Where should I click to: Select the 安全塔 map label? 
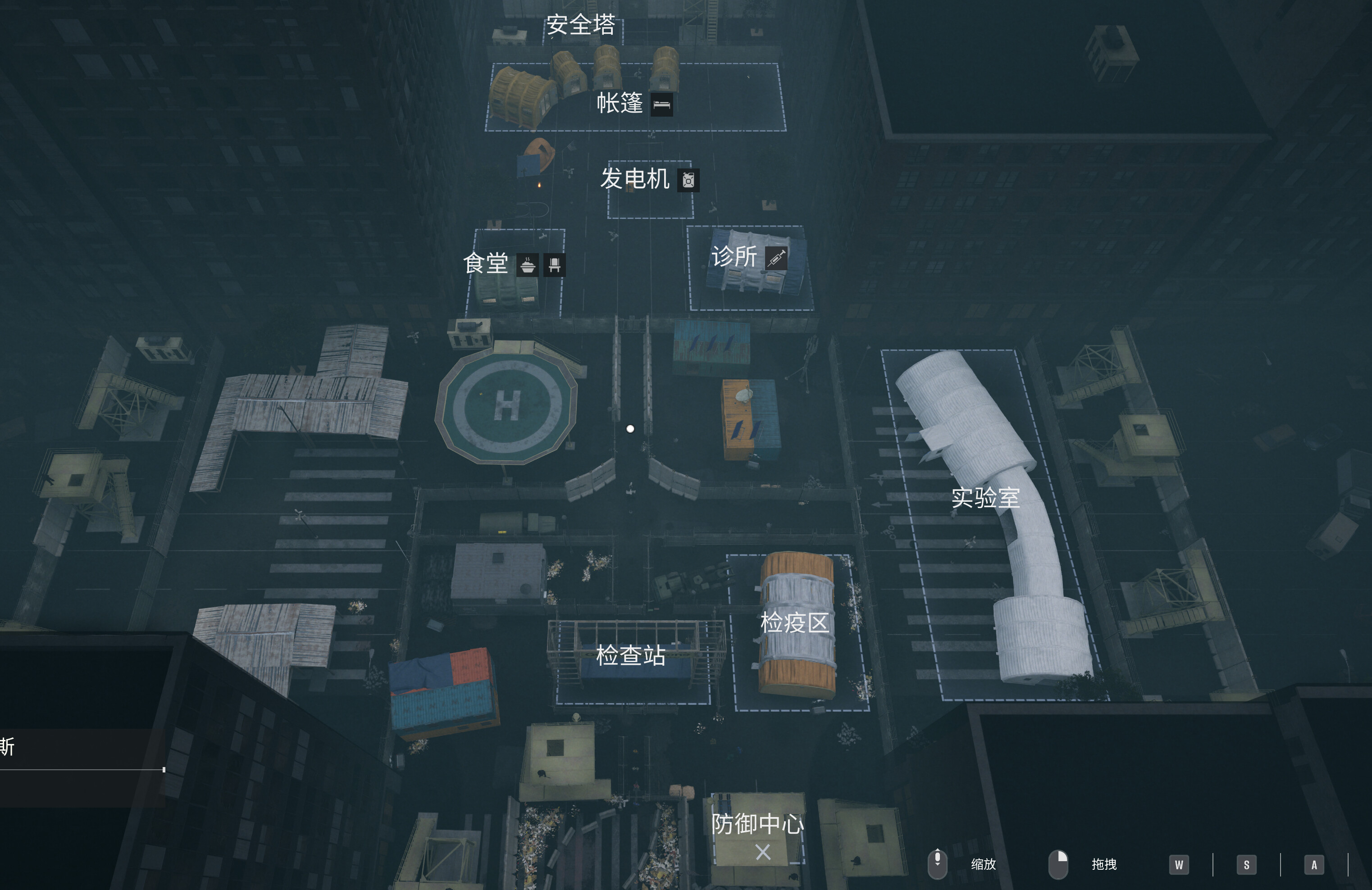pyautogui.click(x=580, y=25)
